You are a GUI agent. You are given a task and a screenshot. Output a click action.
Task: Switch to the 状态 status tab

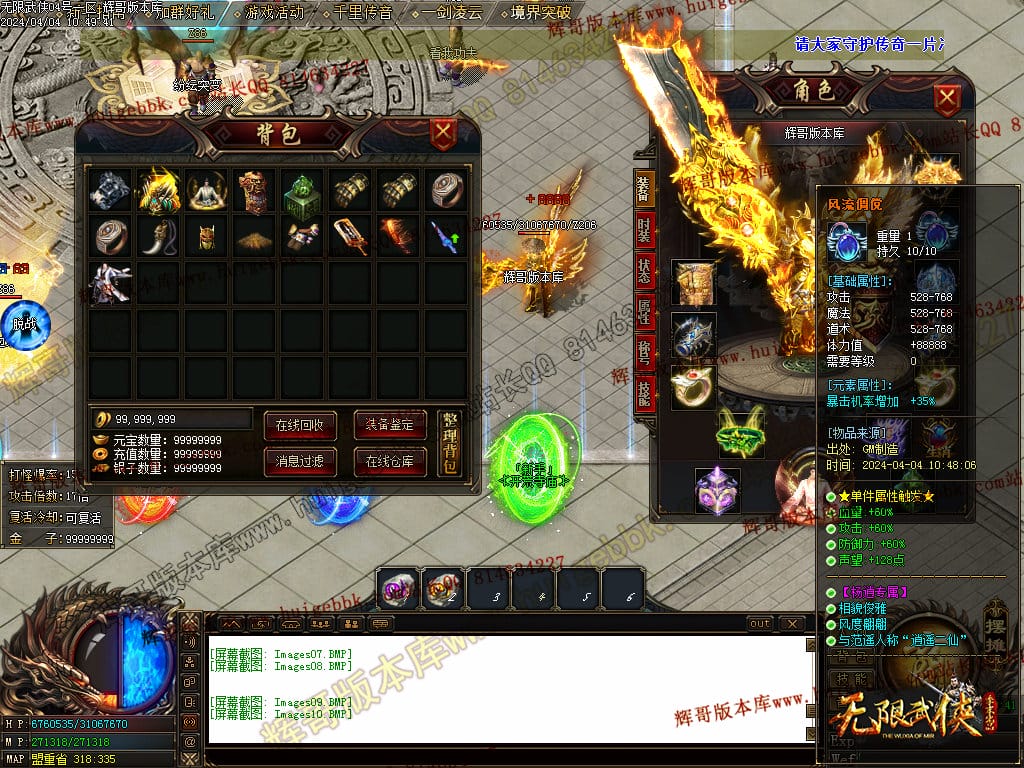click(644, 271)
